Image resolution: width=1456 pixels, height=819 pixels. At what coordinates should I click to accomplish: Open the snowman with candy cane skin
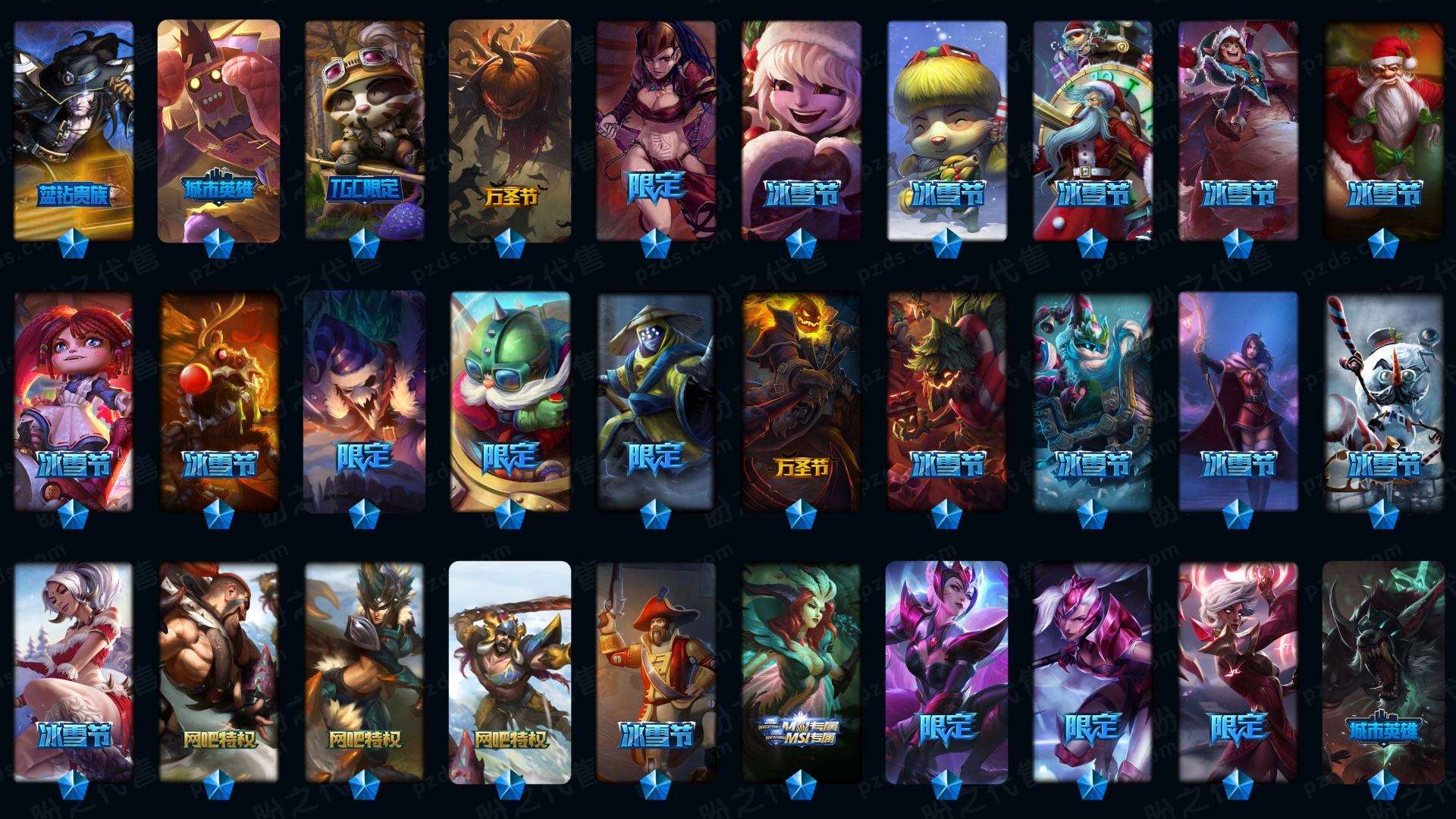[x=1384, y=402]
